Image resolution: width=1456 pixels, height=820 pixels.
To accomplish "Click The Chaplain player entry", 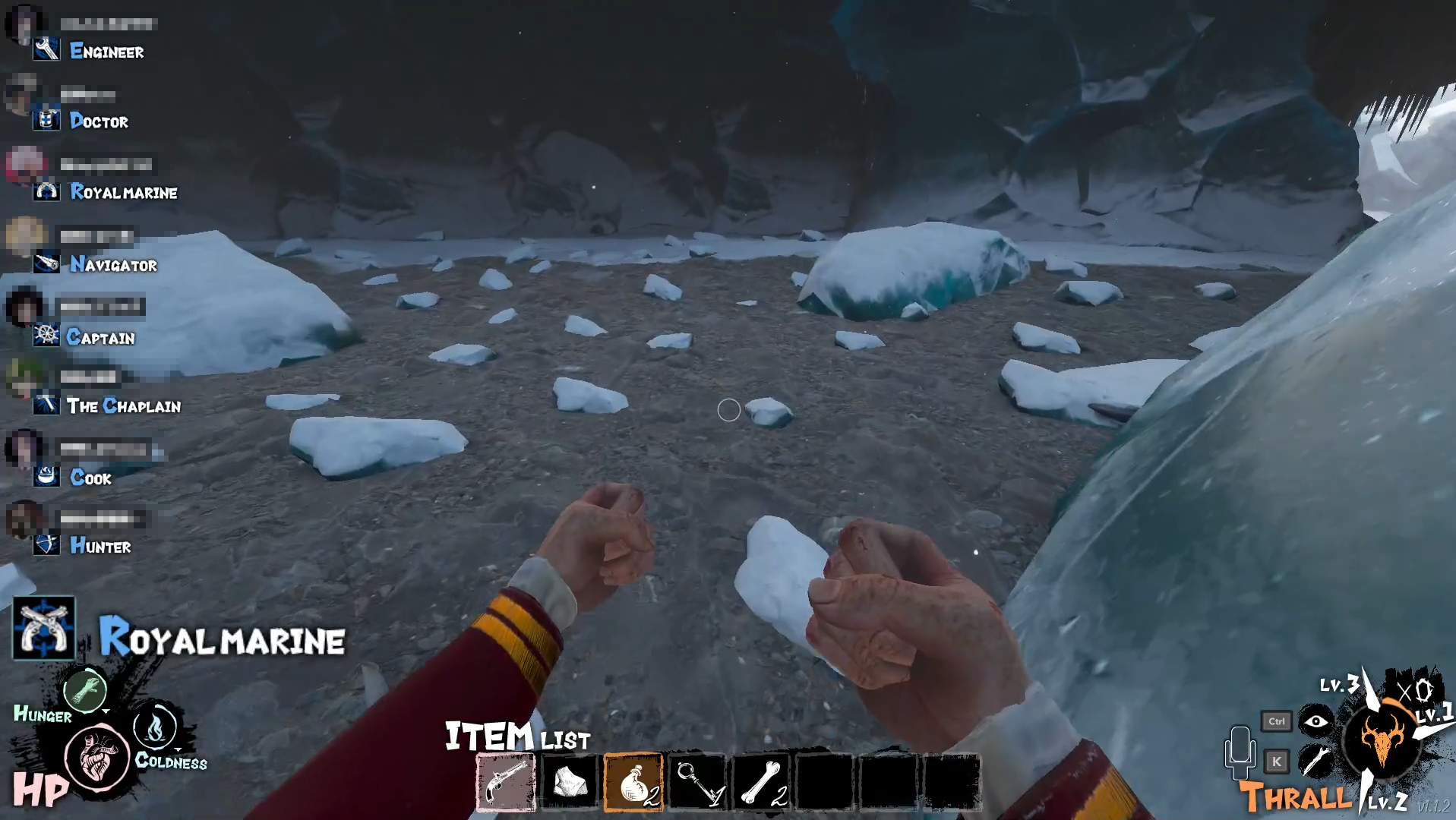I will coord(122,406).
